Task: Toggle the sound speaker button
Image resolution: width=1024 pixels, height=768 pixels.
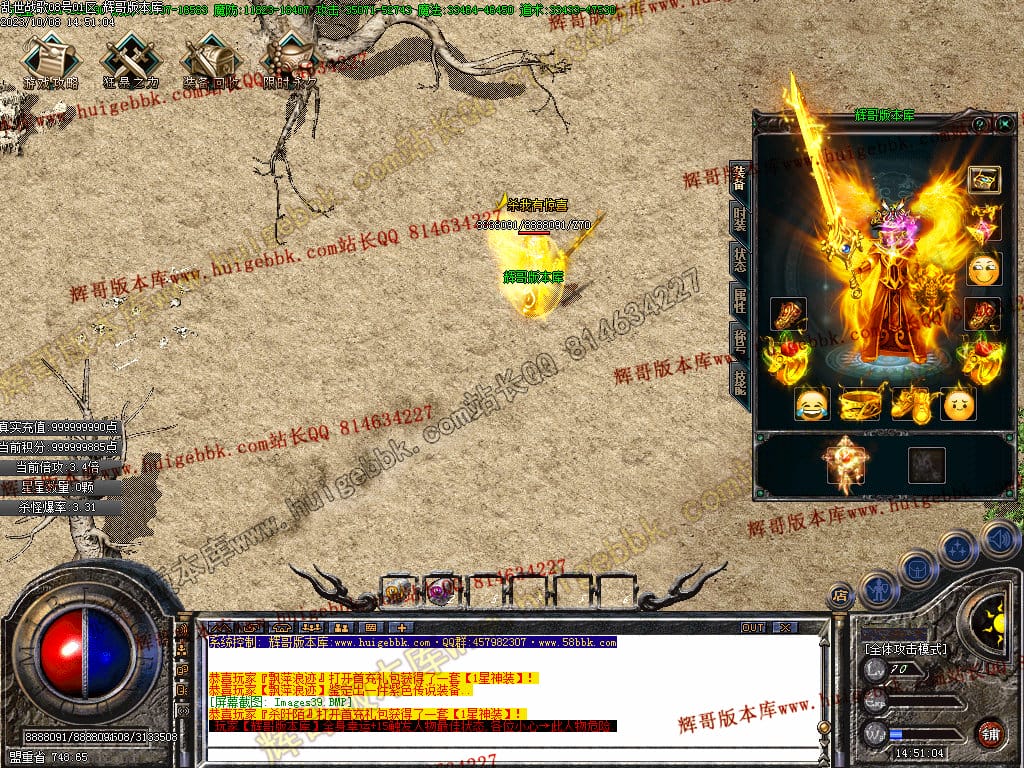Action: (x=1000, y=540)
